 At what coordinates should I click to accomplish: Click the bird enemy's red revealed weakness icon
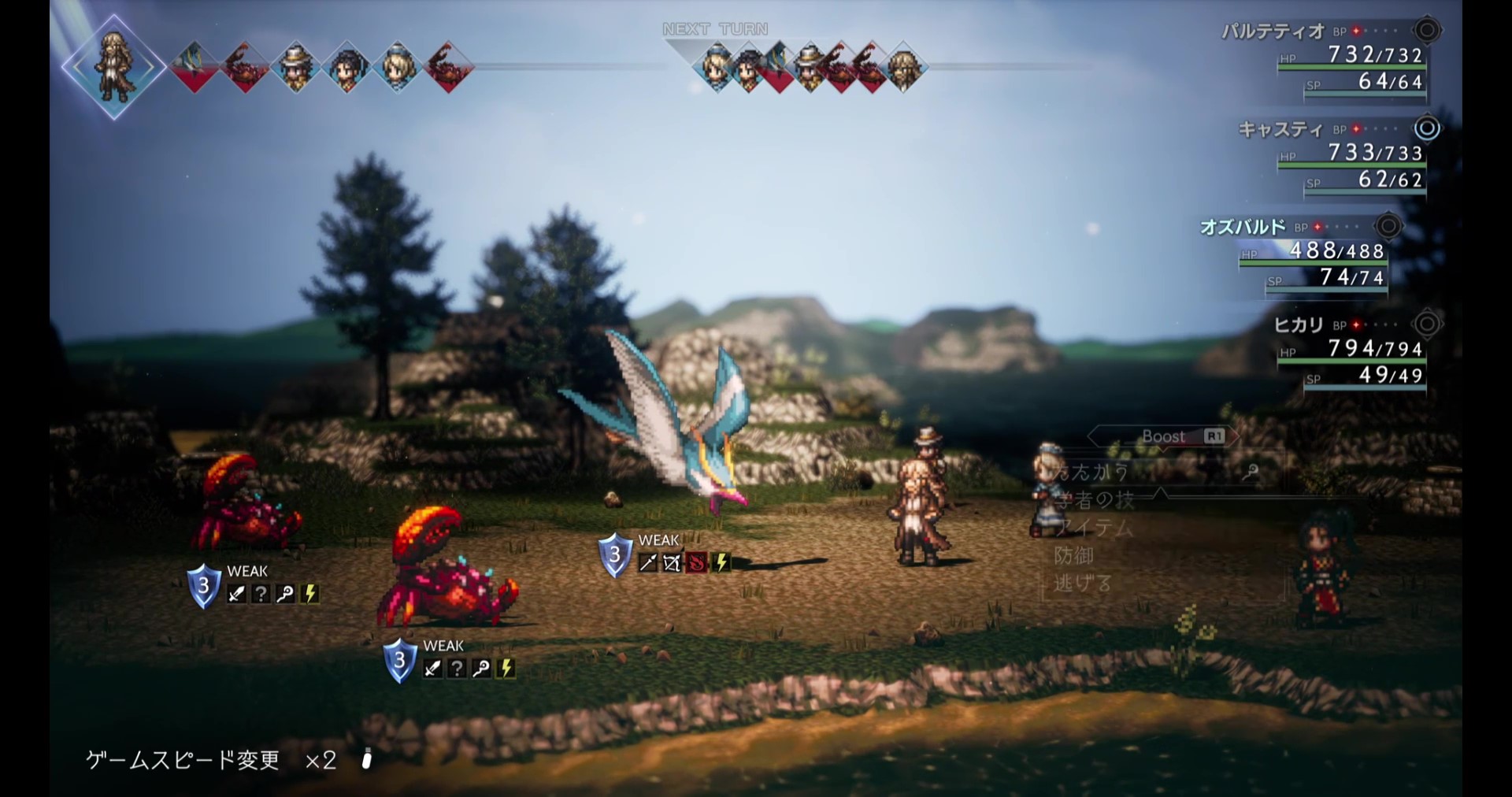pos(696,562)
